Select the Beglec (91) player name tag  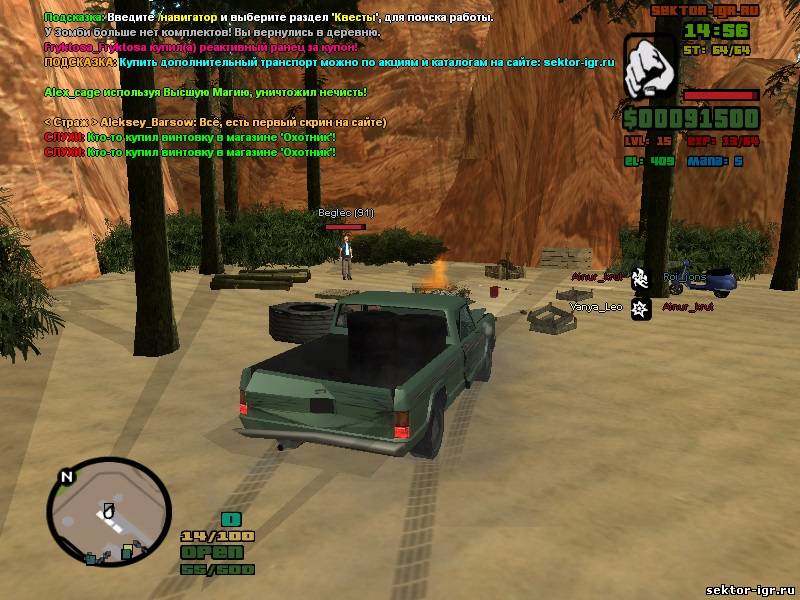click(x=345, y=213)
